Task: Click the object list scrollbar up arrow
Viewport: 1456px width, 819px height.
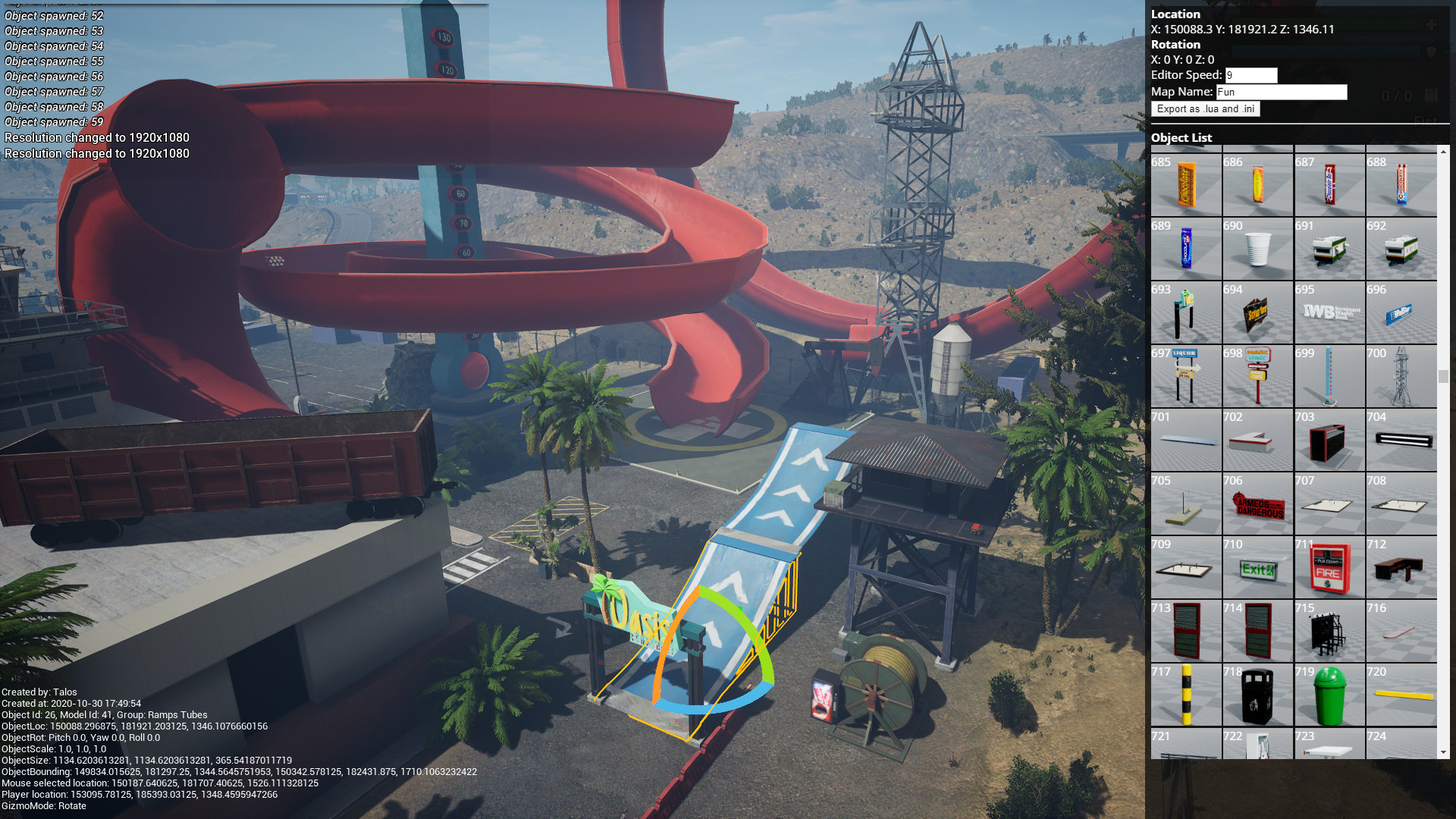Action: (x=1443, y=152)
